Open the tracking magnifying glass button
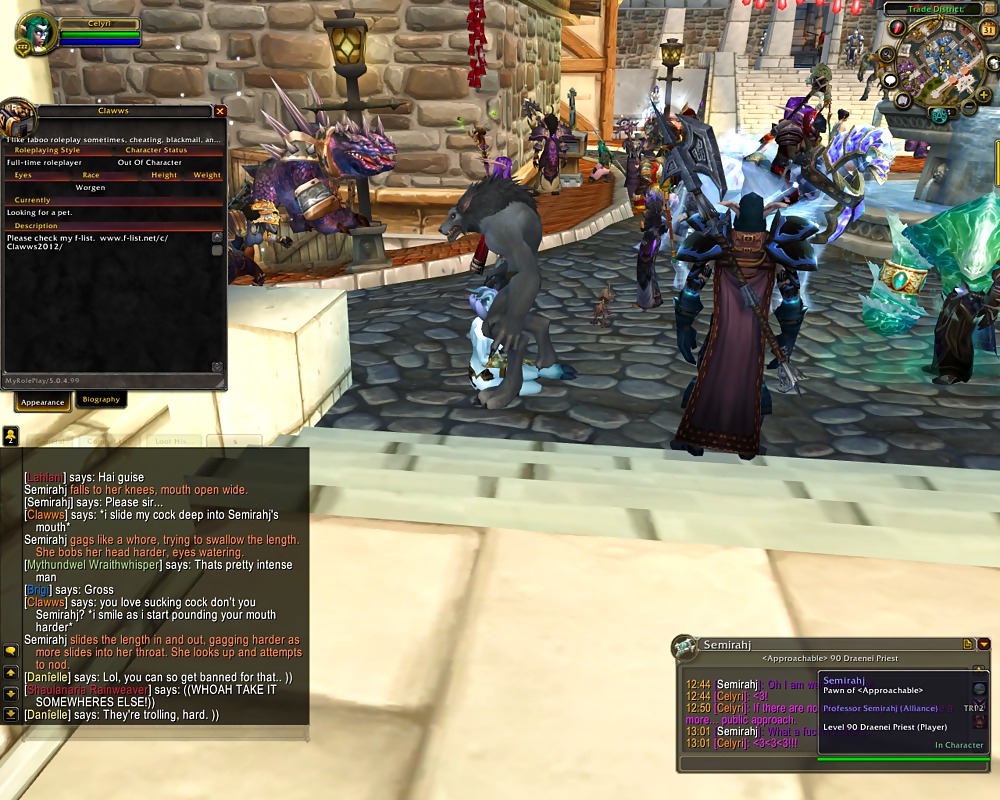 click(x=886, y=54)
